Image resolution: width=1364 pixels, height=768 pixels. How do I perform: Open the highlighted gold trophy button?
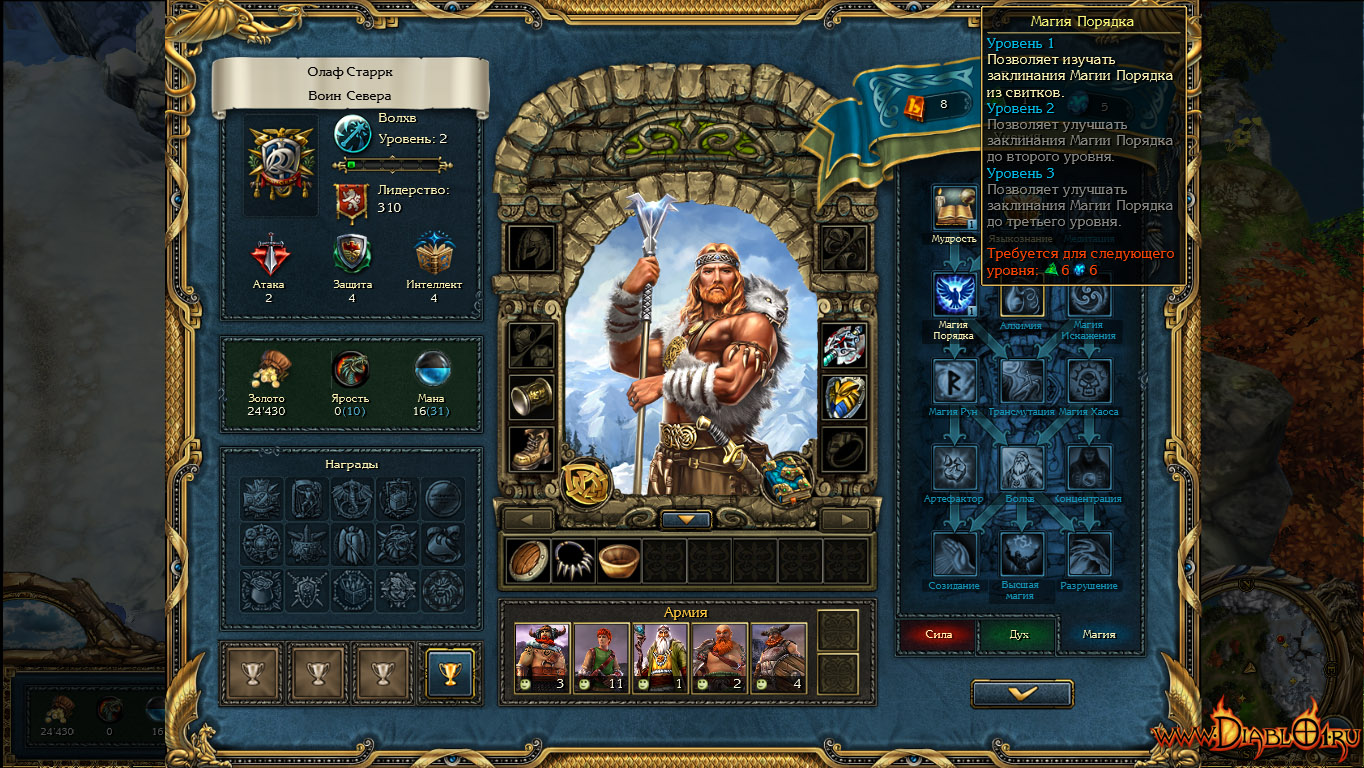pos(450,672)
